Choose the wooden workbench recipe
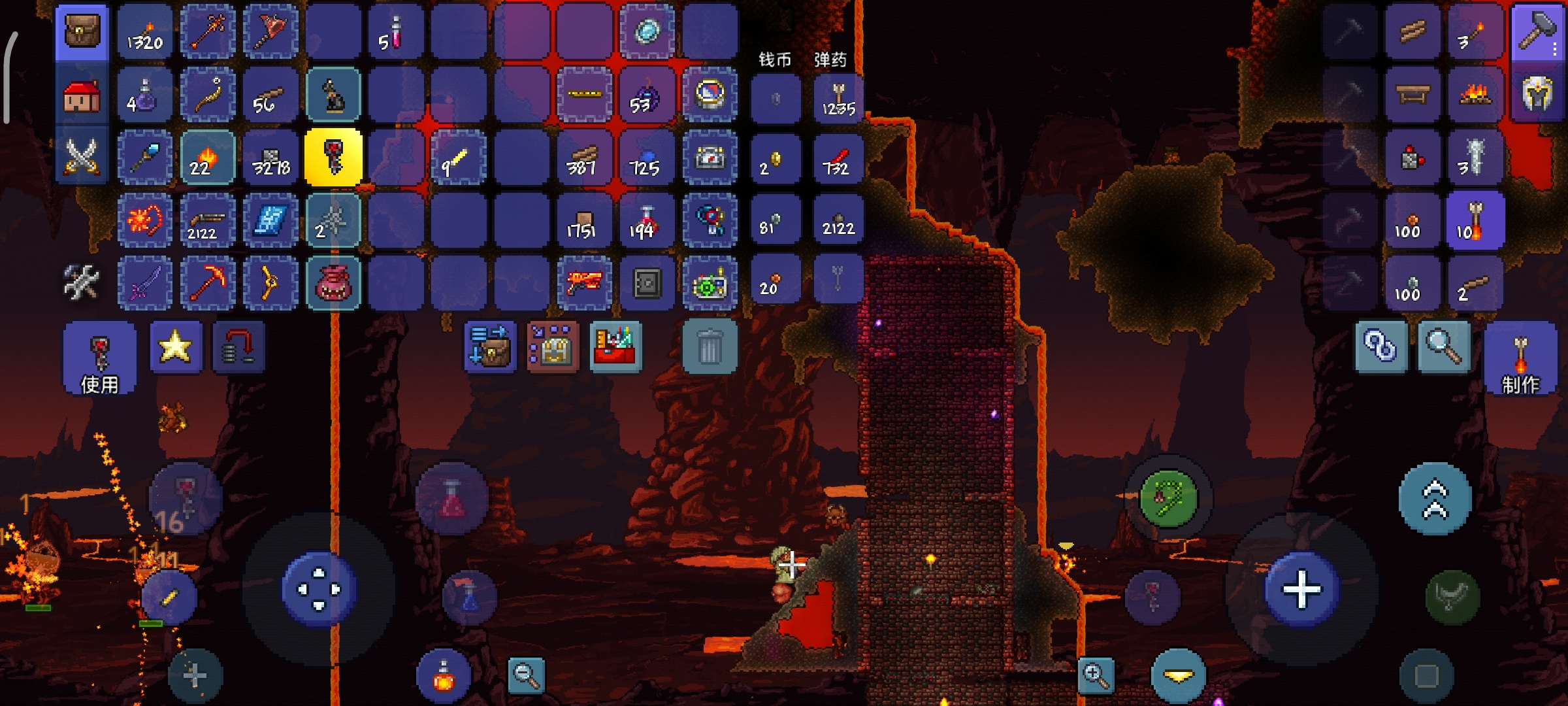 1413,95
